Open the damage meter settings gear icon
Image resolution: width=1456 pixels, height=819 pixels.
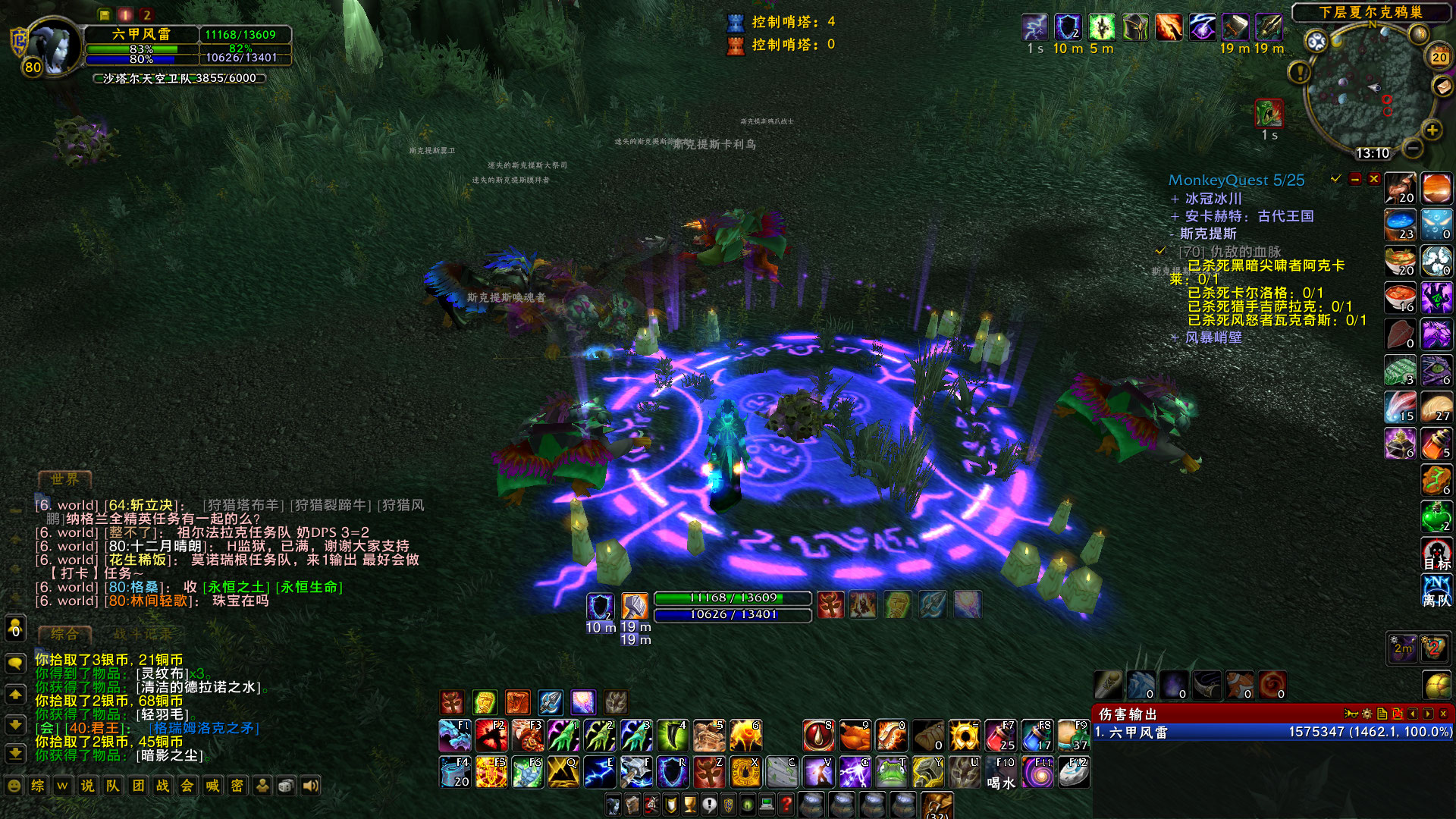1367,713
